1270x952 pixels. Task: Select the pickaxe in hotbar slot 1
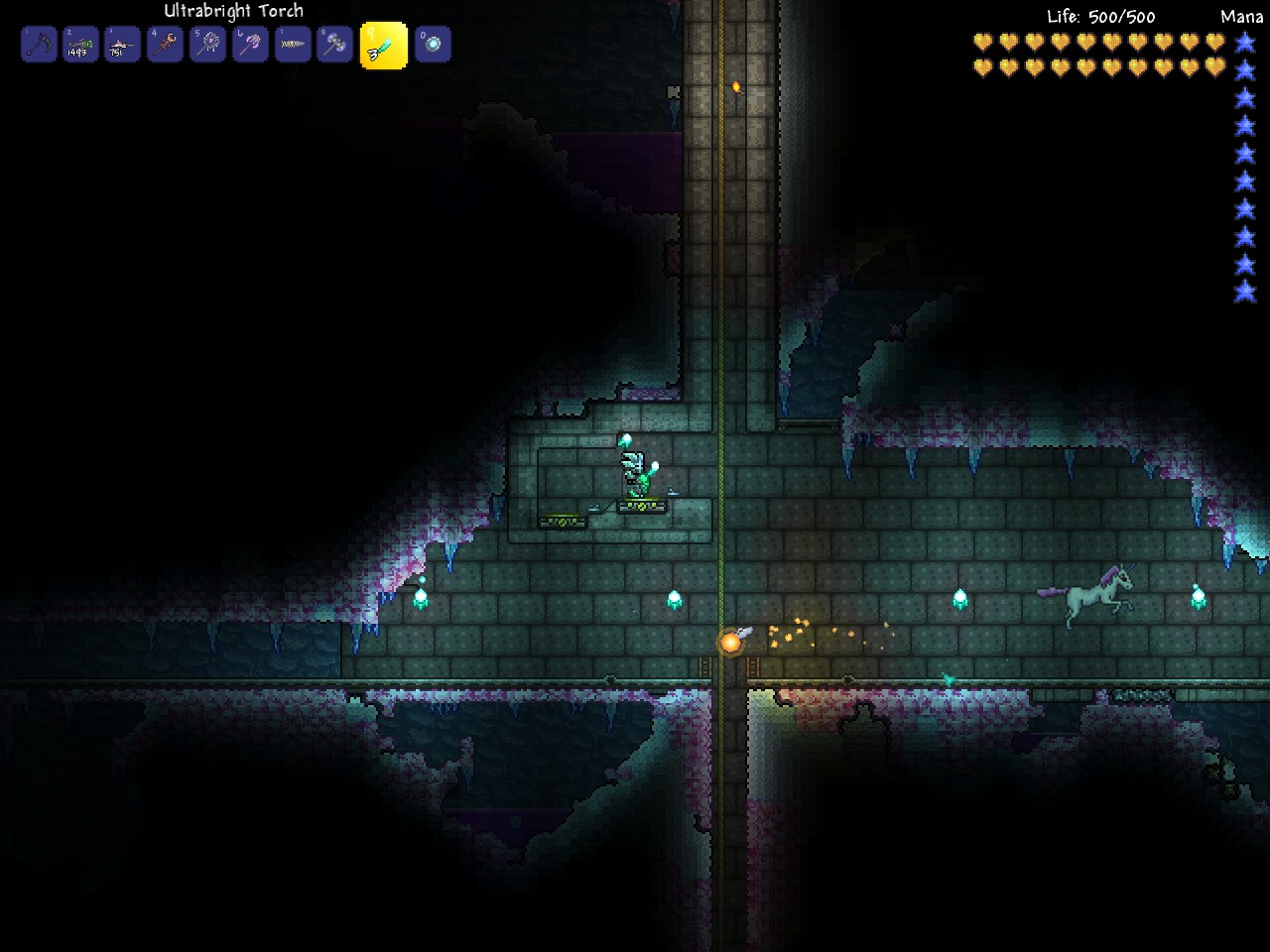click(39, 45)
